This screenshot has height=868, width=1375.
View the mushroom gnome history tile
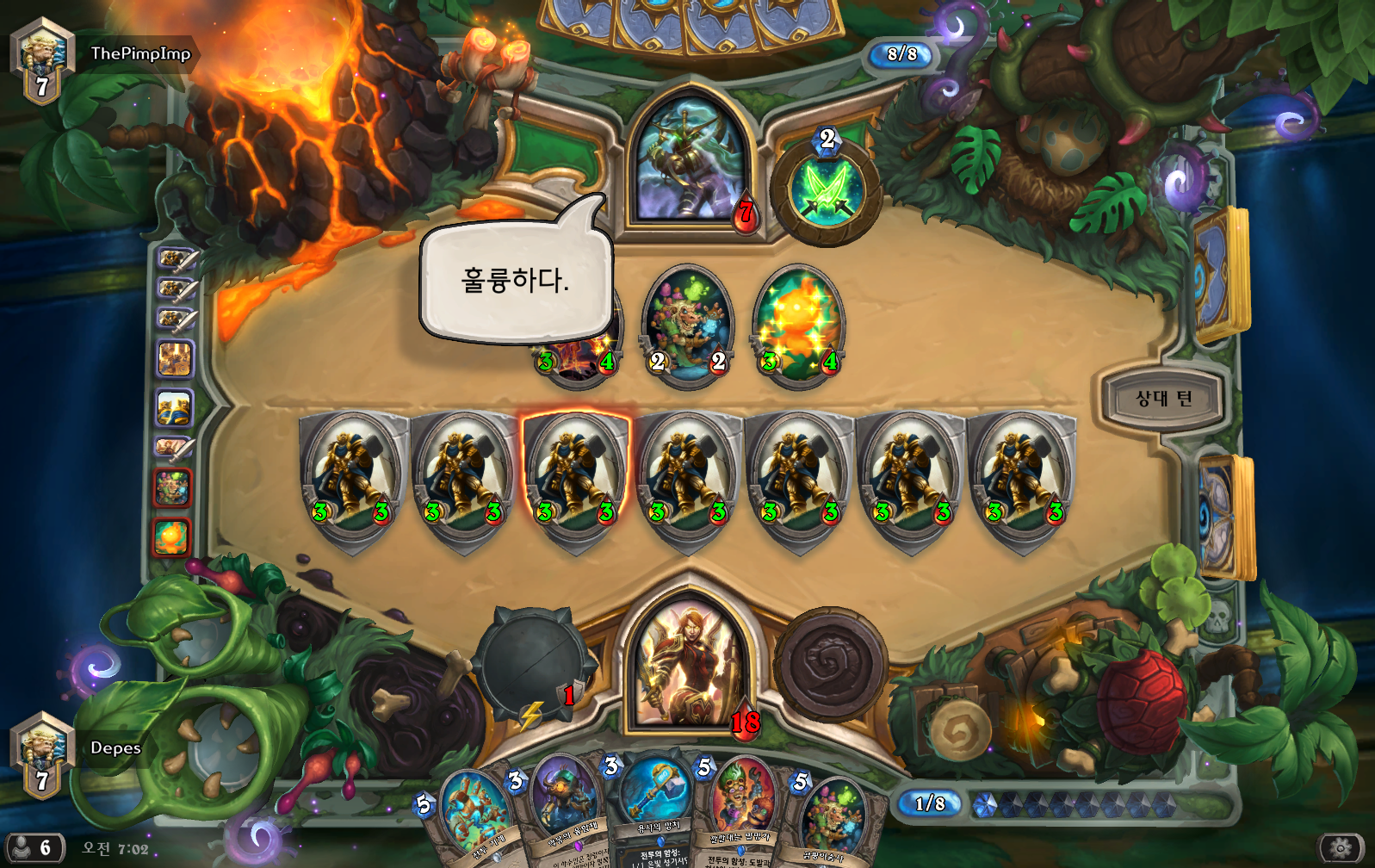pyautogui.click(x=172, y=487)
